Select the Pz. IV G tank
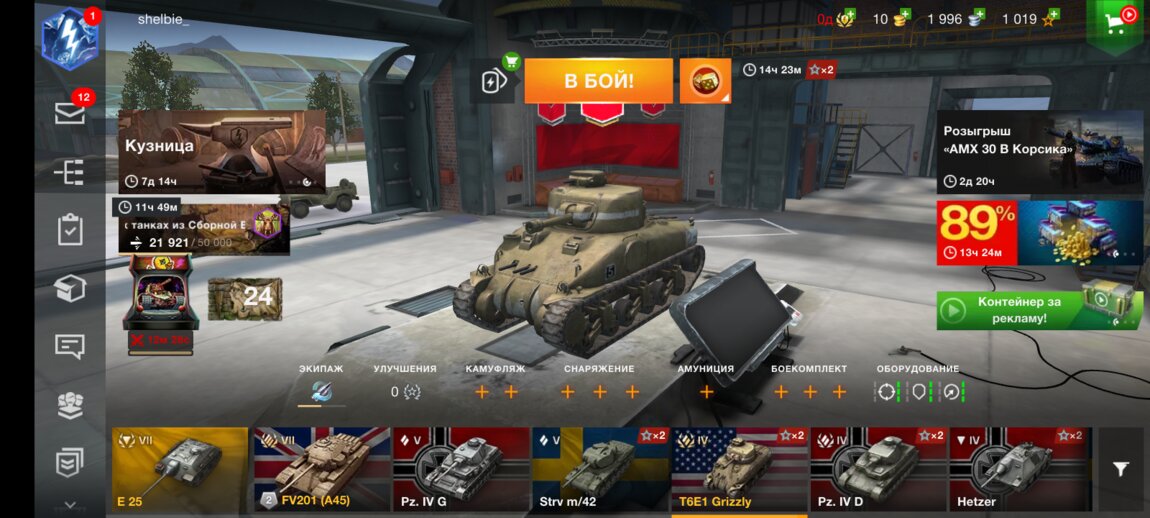 point(460,469)
